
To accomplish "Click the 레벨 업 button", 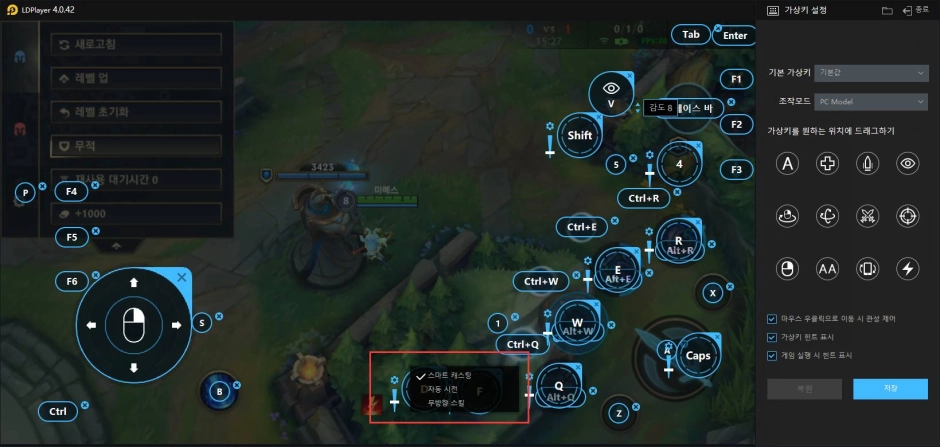I will coord(136,79).
